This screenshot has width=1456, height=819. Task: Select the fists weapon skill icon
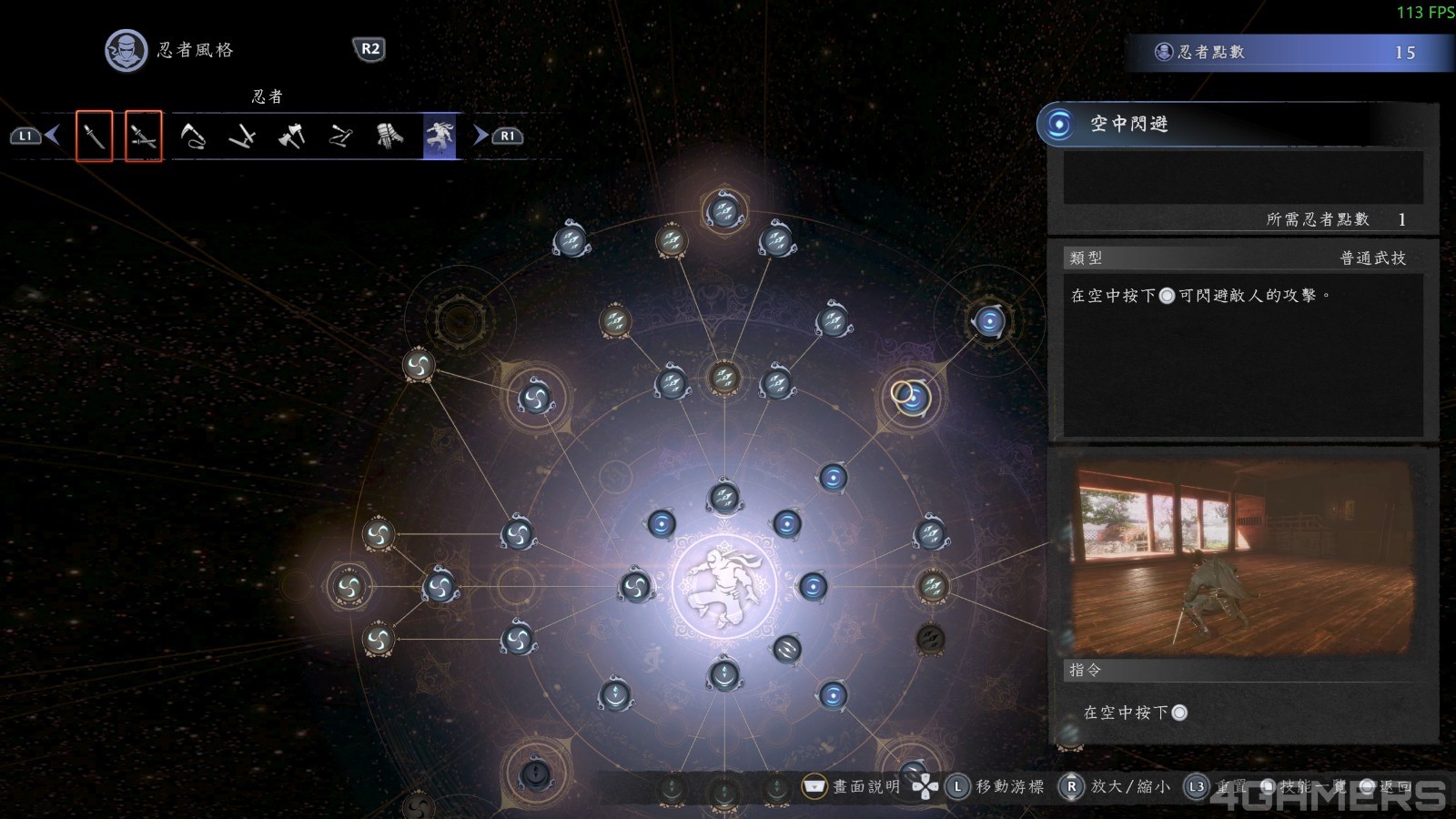click(389, 136)
